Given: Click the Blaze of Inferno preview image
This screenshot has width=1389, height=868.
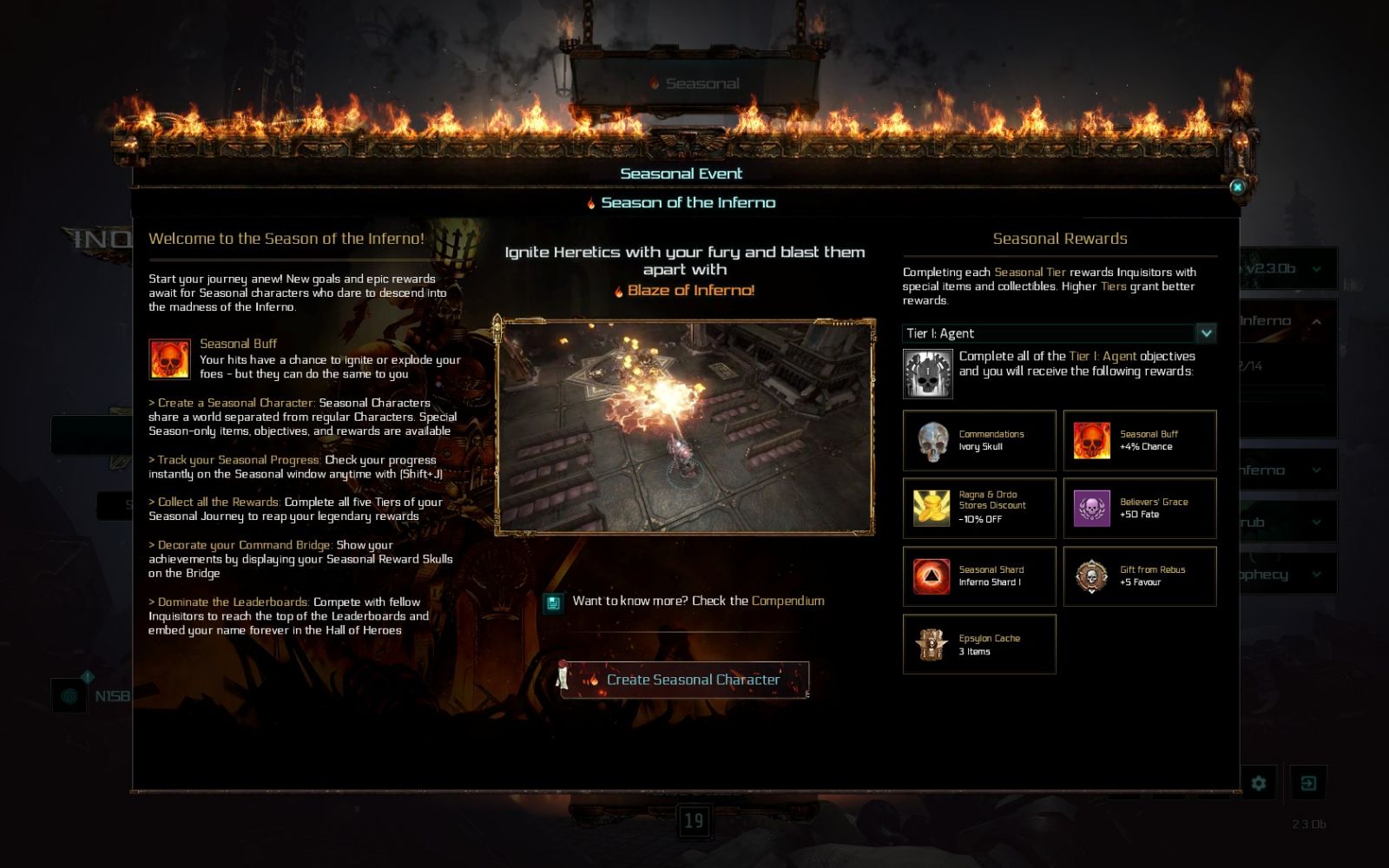Looking at the screenshot, I should pyautogui.click(x=685, y=426).
